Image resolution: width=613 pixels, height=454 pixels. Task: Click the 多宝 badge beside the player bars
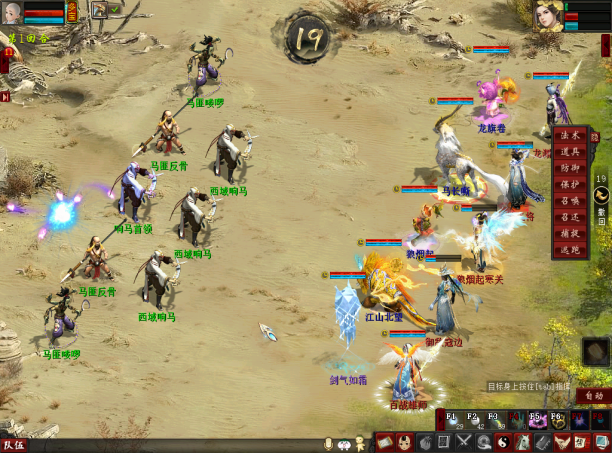73,12
